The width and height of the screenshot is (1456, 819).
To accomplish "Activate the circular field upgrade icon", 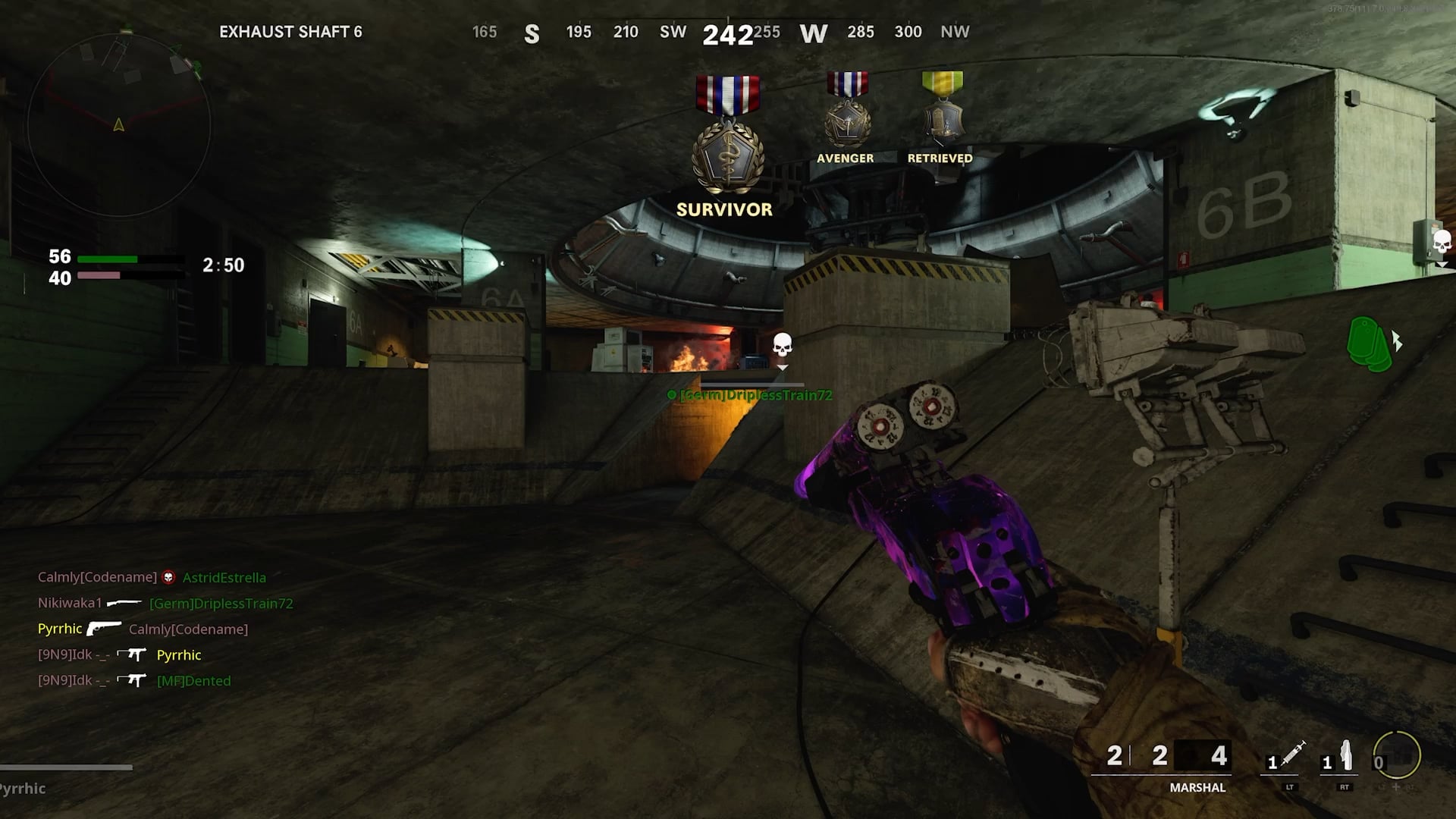I will 1396,755.
